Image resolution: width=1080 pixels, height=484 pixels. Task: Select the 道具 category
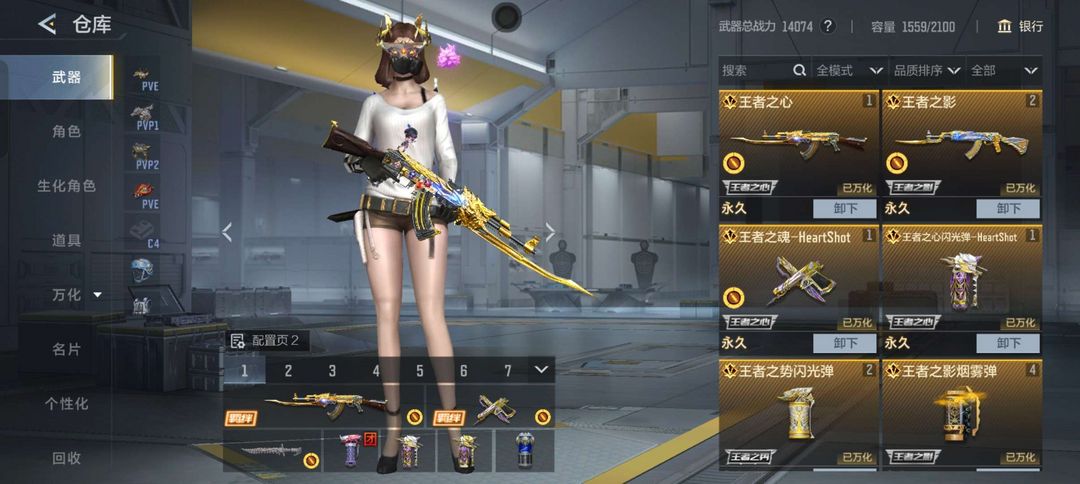tap(66, 240)
